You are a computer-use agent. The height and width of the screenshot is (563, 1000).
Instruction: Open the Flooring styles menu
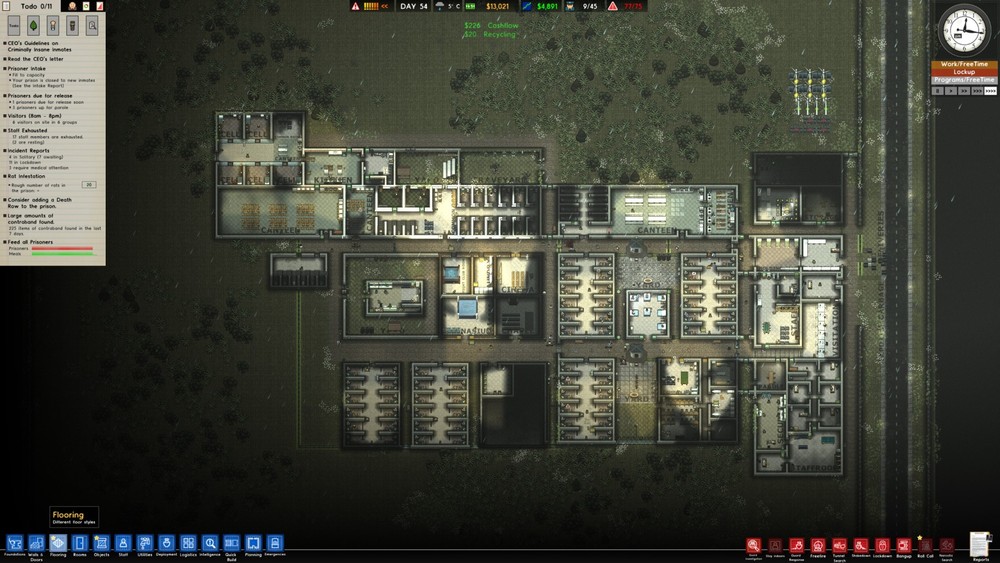pyautogui.click(x=58, y=543)
